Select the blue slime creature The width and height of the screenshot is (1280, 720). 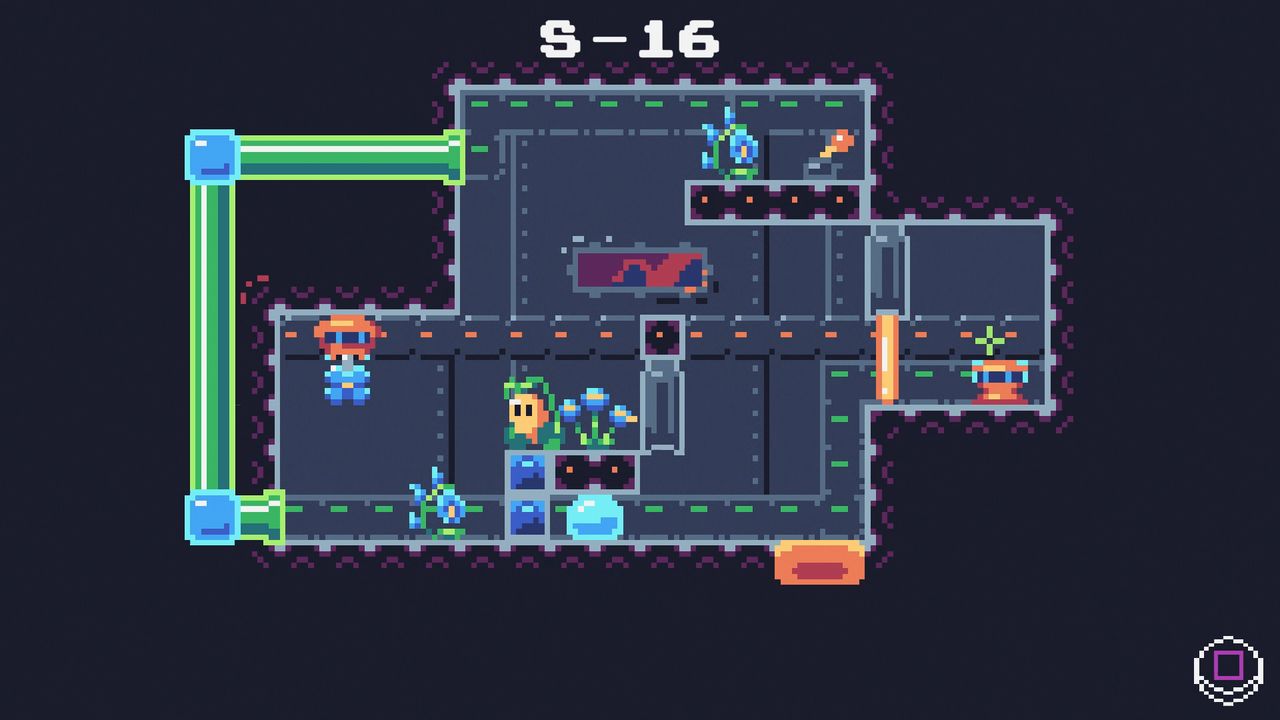(x=595, y=515)
